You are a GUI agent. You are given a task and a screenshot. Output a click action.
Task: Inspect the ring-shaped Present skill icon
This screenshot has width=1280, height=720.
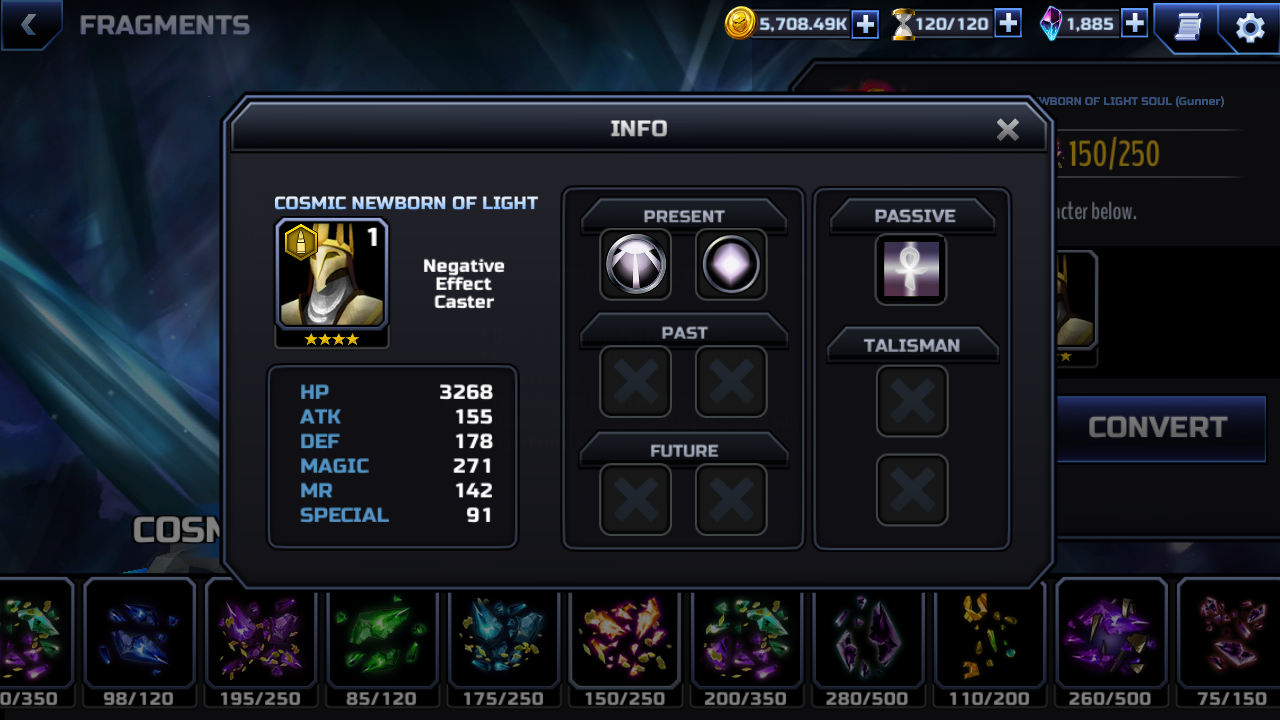636,265
